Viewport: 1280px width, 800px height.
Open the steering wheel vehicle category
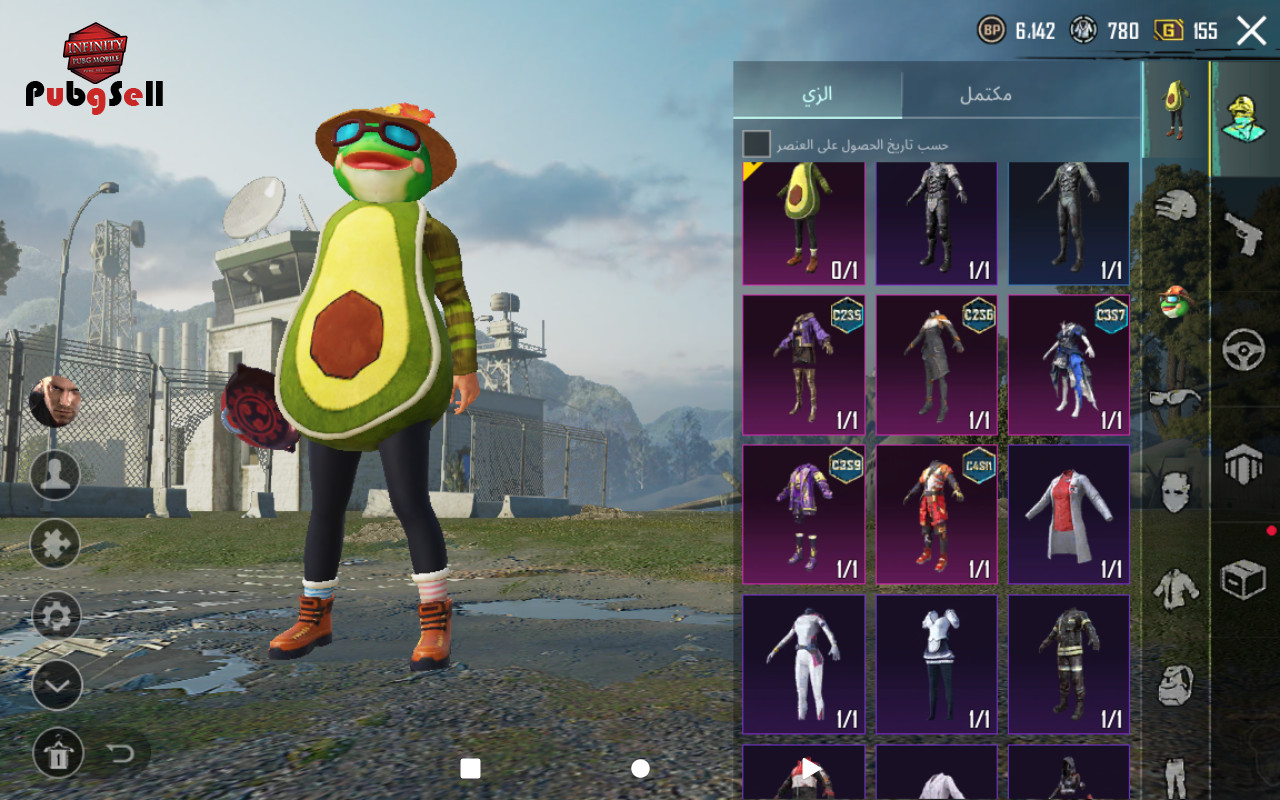[x=1244, y=350]
